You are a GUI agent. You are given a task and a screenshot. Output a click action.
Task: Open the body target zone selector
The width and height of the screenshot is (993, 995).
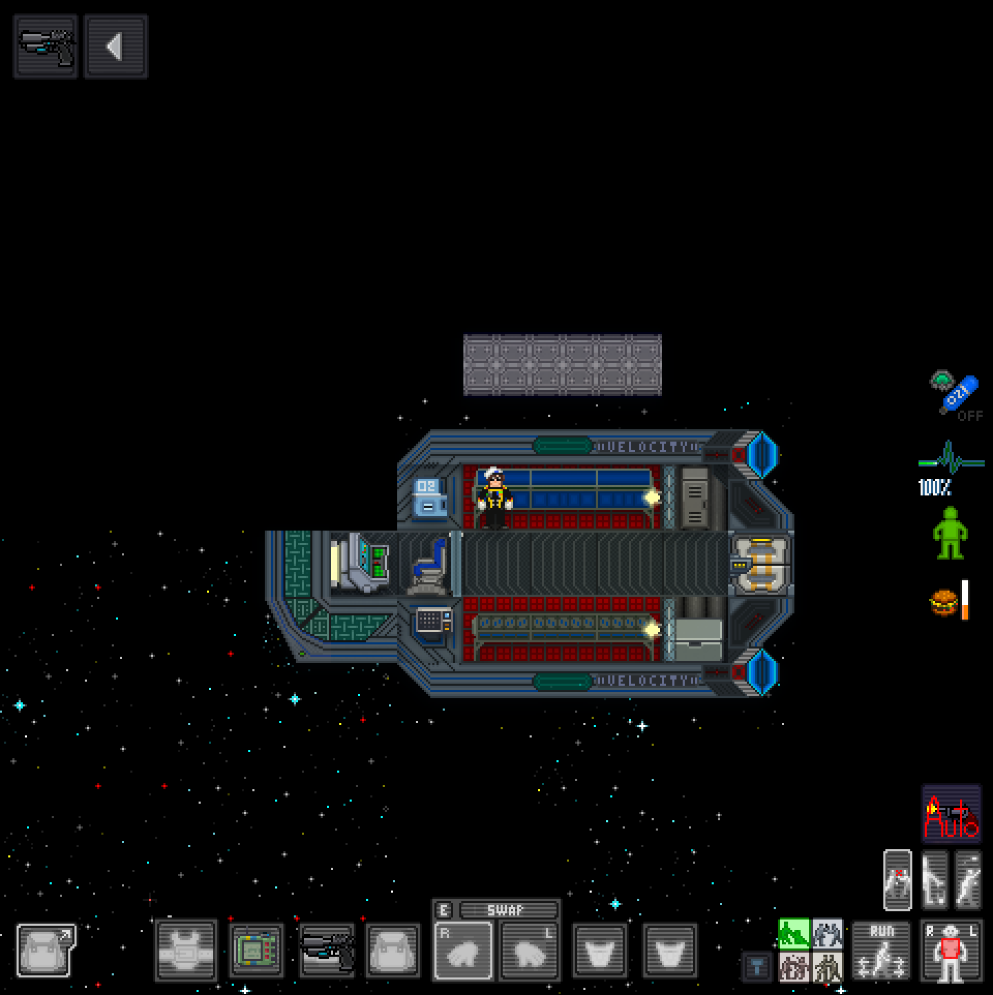[x=950, y=950]
